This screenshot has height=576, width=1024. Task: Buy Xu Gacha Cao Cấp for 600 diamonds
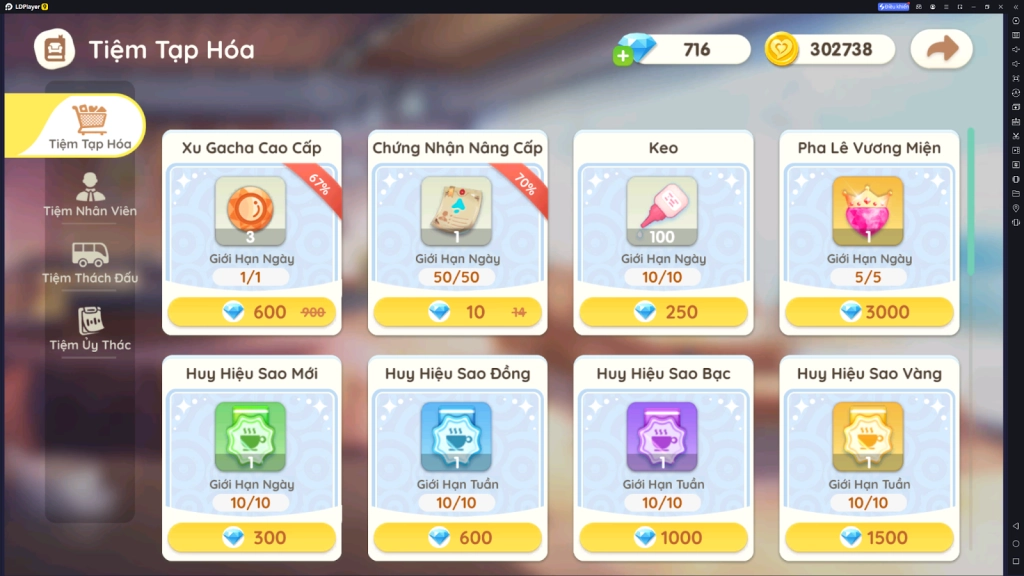(252, 312)
